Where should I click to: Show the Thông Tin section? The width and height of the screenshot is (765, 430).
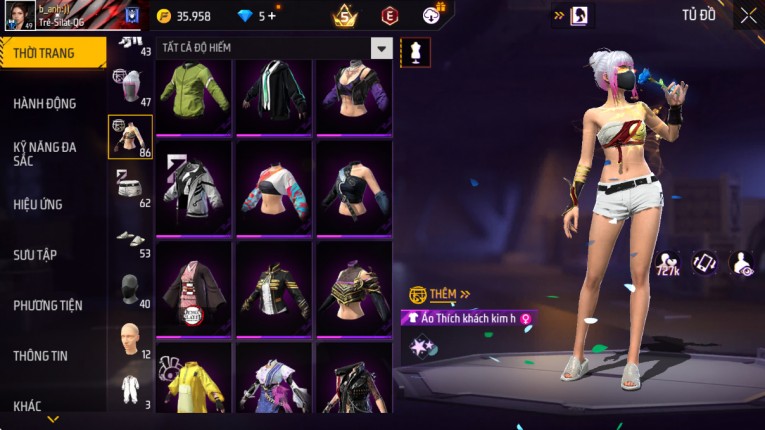40,355
